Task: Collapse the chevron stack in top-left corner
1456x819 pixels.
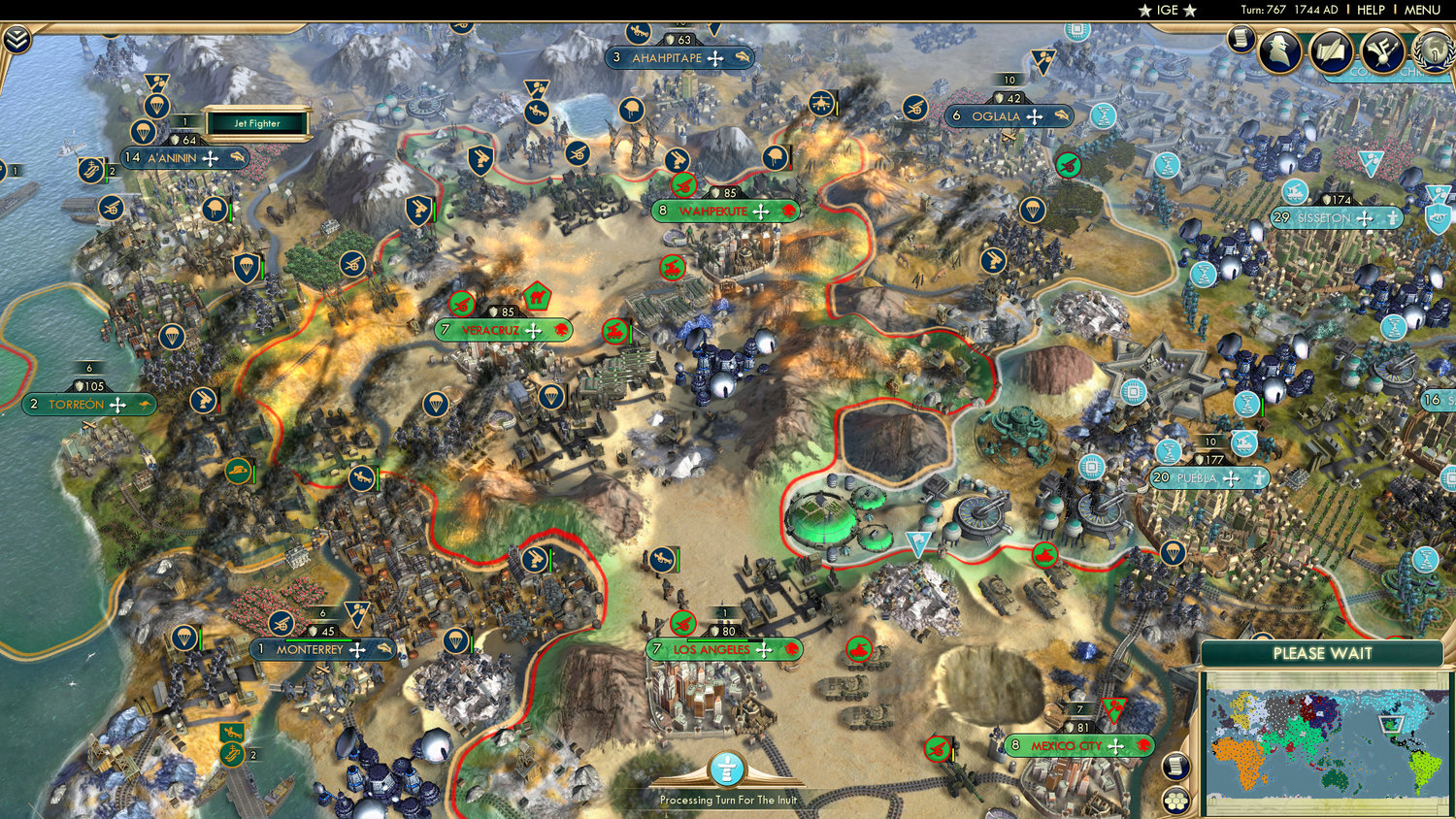Action: pyautogui.click(x=17, y=40)
